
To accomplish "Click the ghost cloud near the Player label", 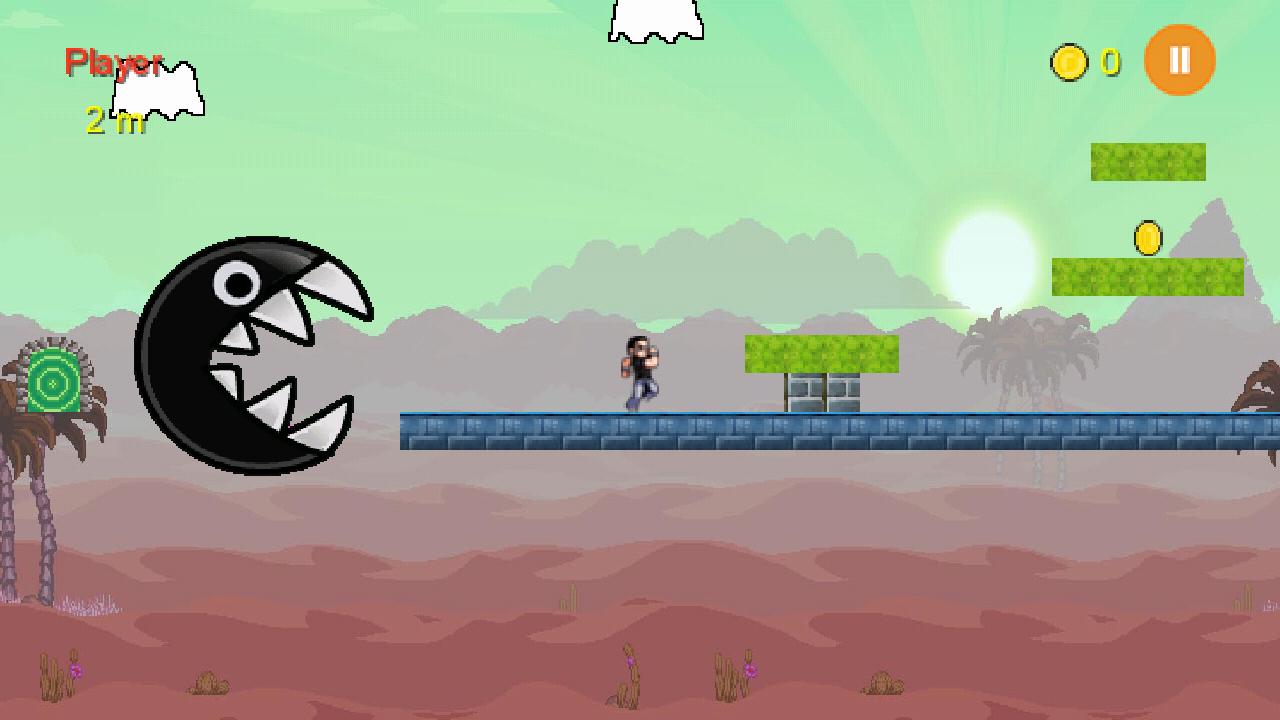I will (160, 90).
